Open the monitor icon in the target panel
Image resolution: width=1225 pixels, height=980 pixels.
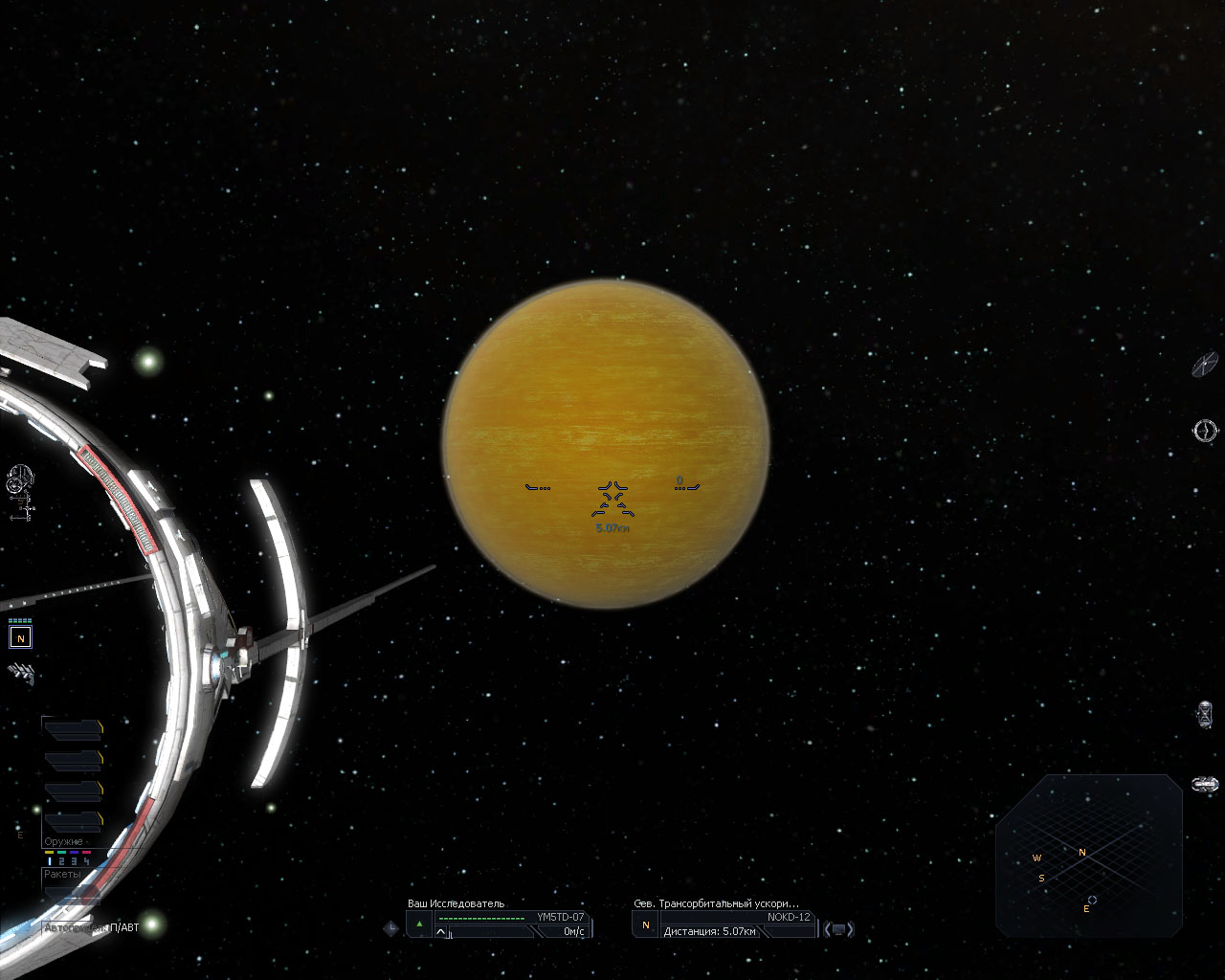click(x=838, y=929)
